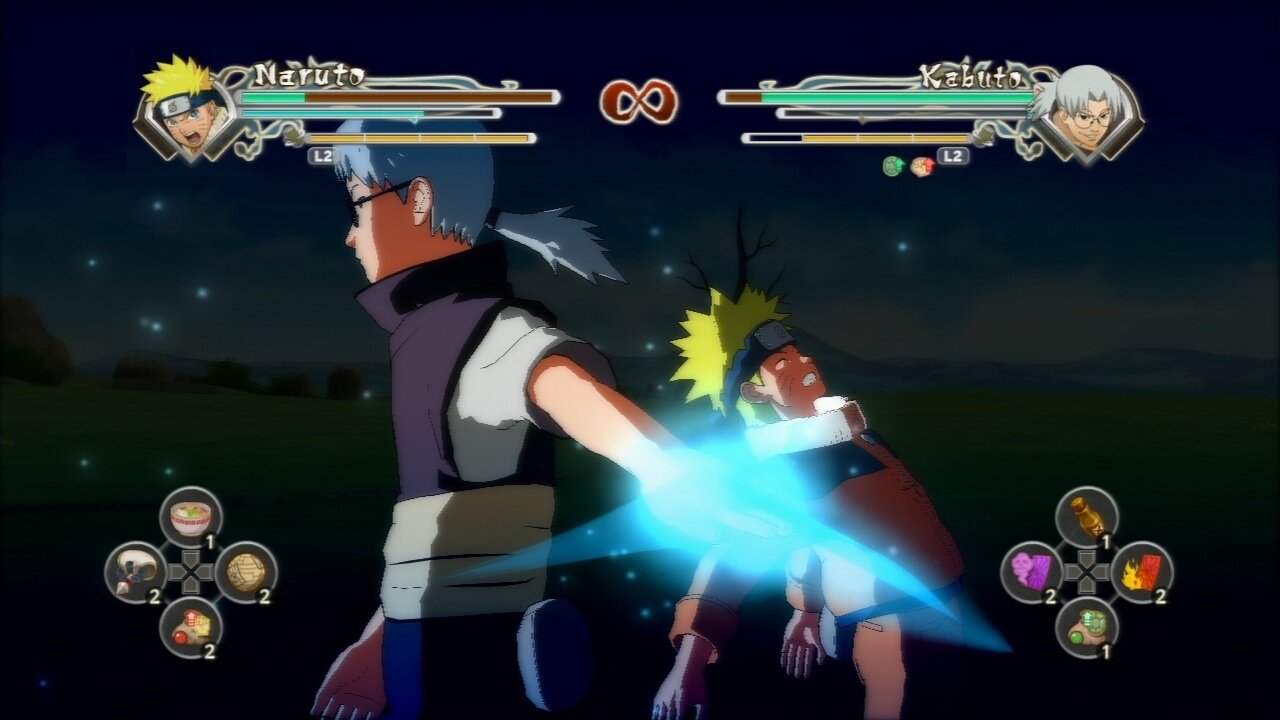Viewport: 1280px width, 720px height.
Task: Use the kunai with white cloth item
Action: click(135, 572)
